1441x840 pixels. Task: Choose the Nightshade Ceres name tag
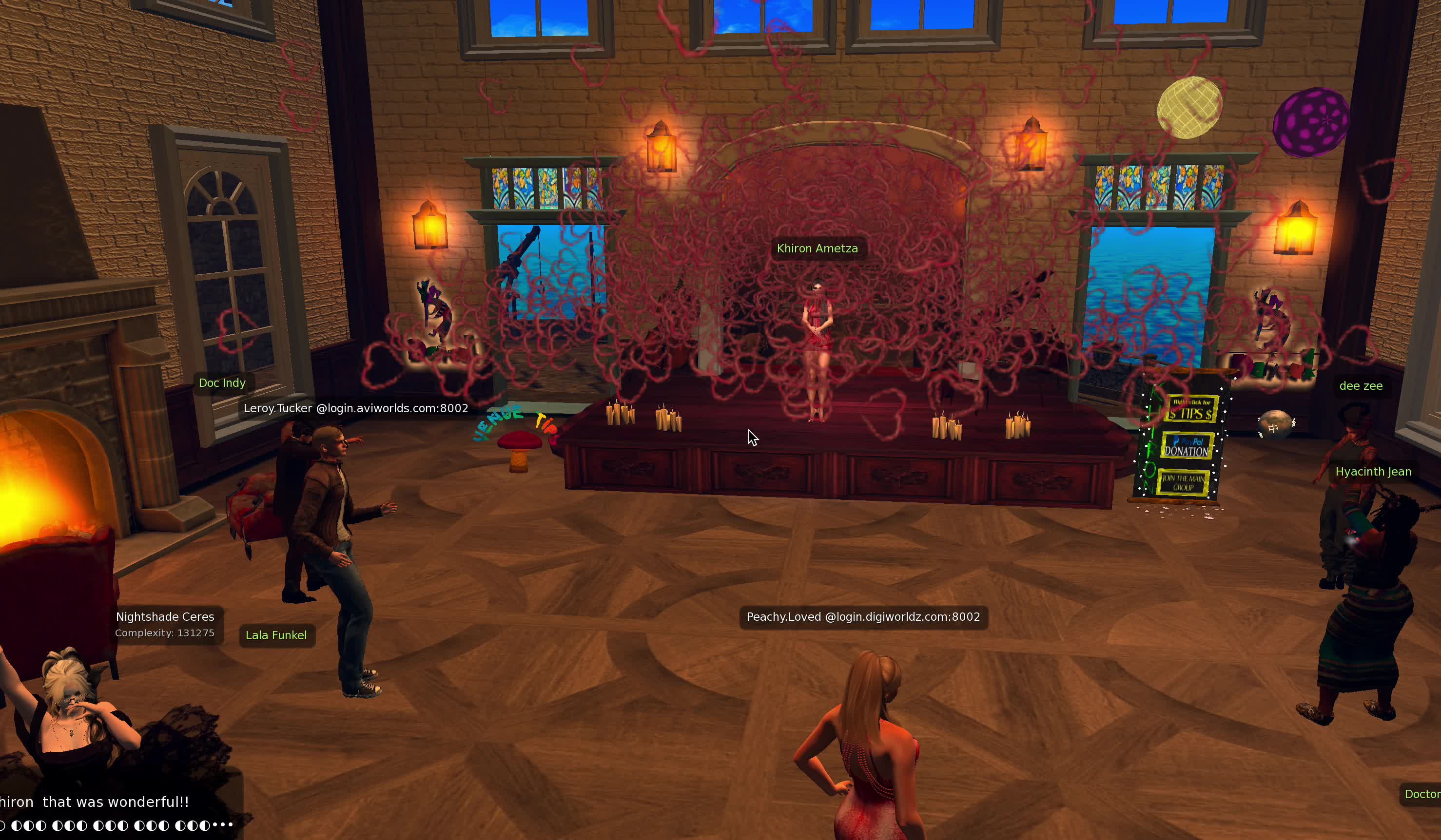pyautogui.click(x=165, y=617)
